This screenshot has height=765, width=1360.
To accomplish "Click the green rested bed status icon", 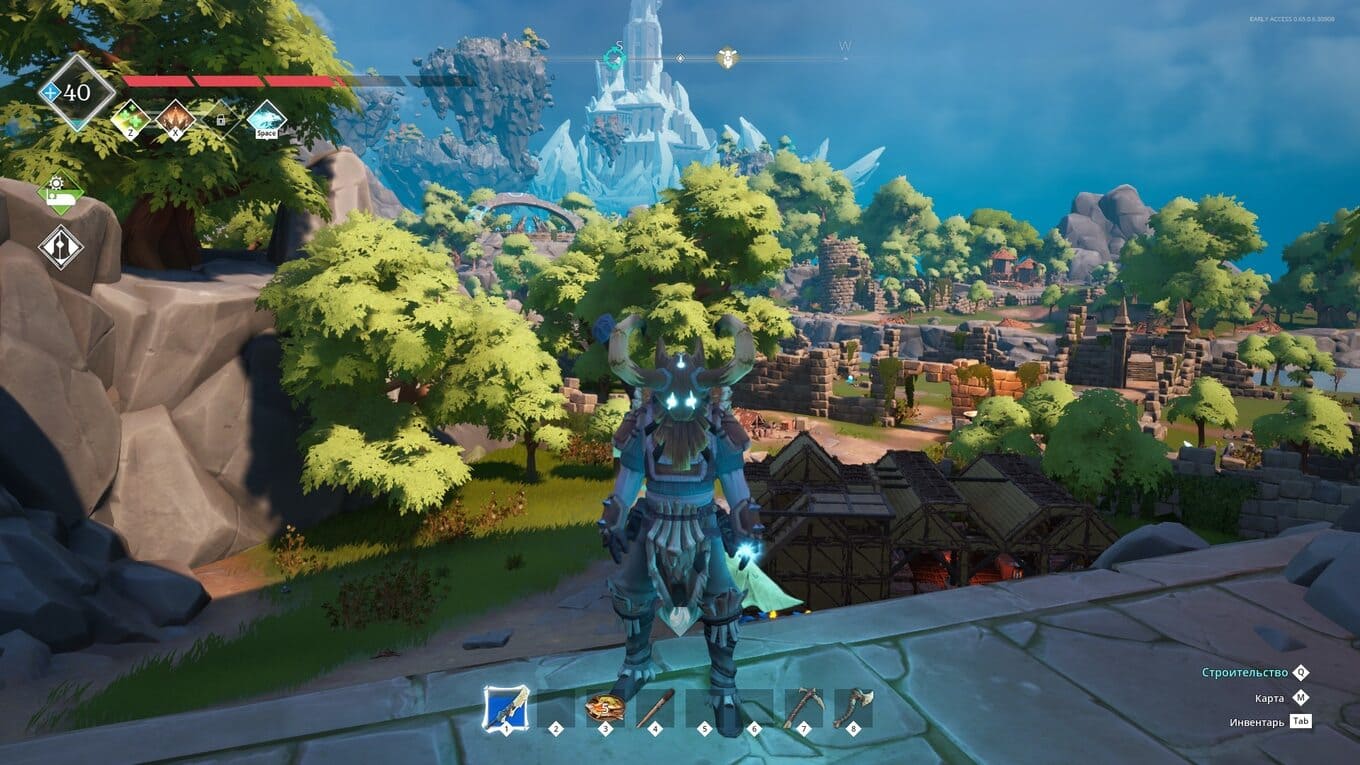I will coord(60,193).
